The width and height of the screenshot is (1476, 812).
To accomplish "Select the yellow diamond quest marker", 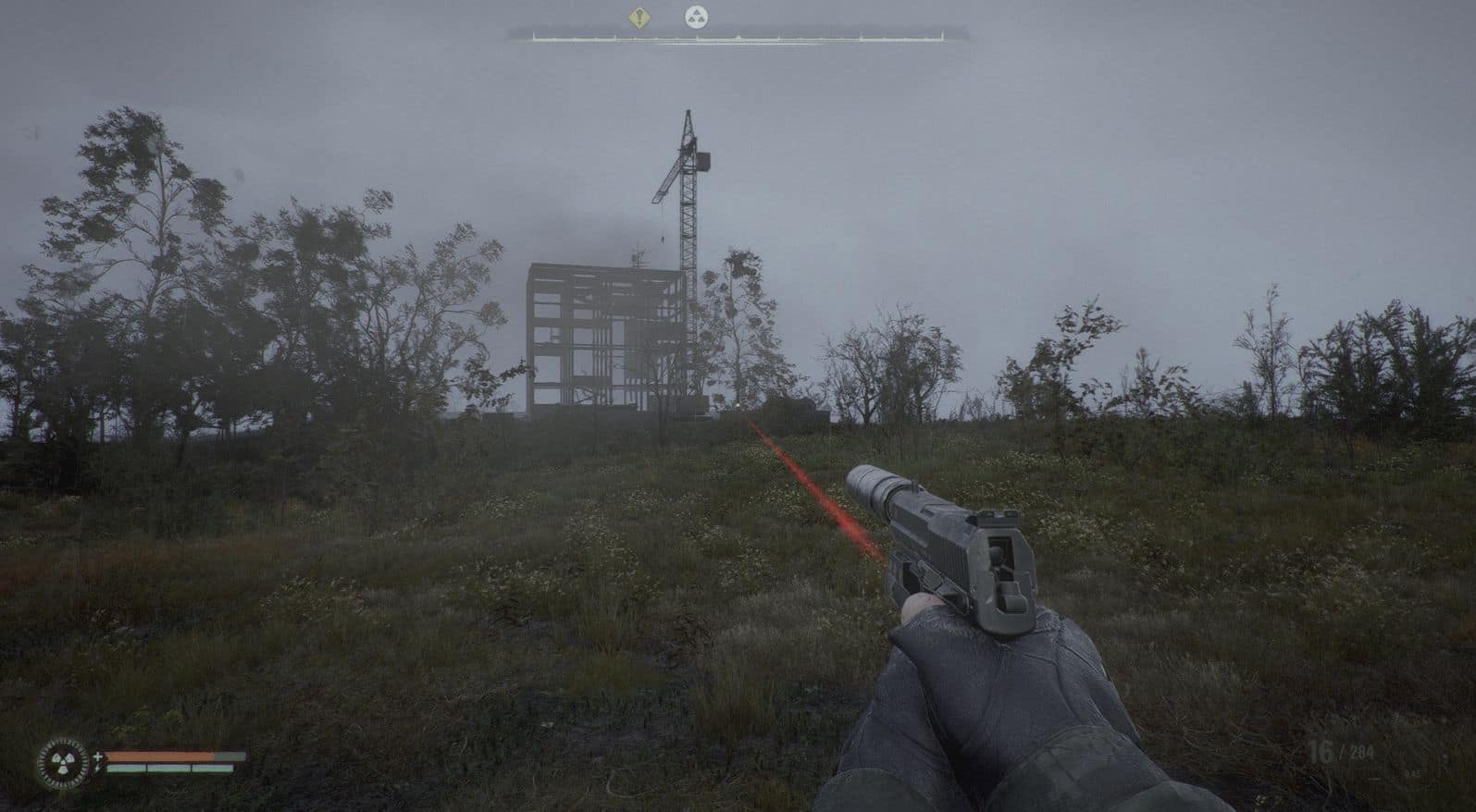I will coord(638,16).
